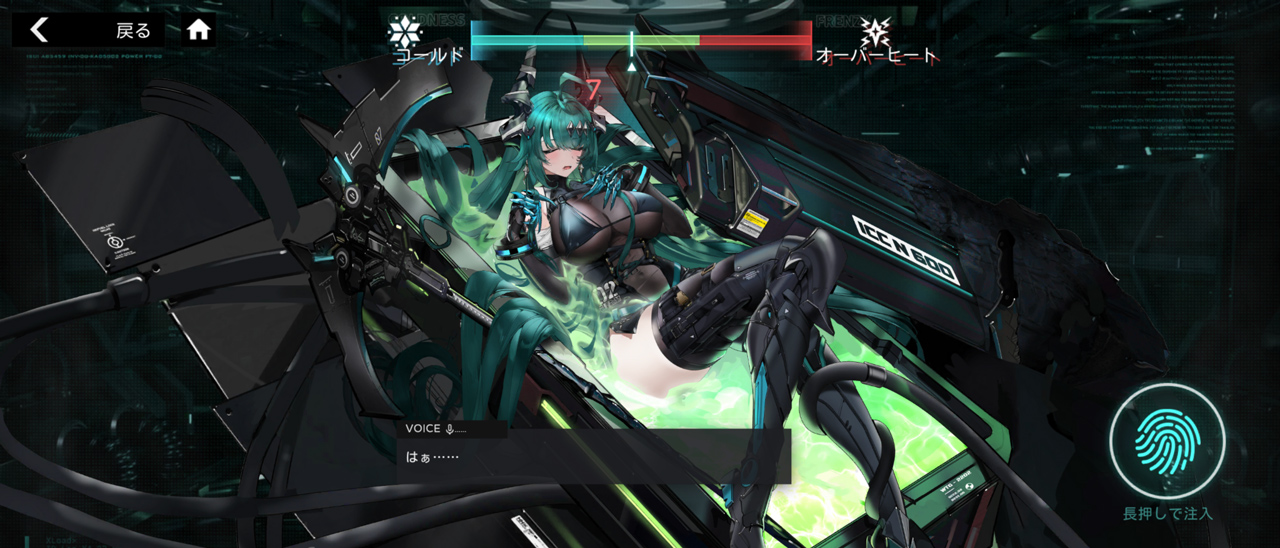Tap the fingerprint injection button
Screen dimensions: 1280x548
pos(1167,441)
